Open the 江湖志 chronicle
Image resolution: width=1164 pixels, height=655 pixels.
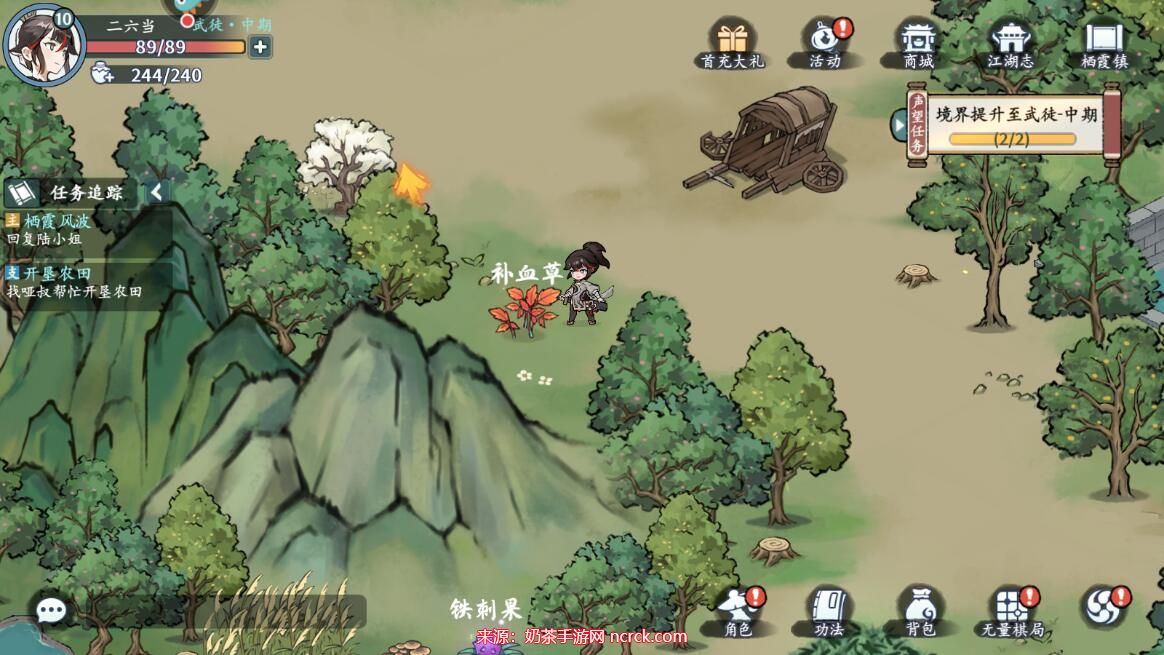pyautogui.click(x=1010, y=45)
